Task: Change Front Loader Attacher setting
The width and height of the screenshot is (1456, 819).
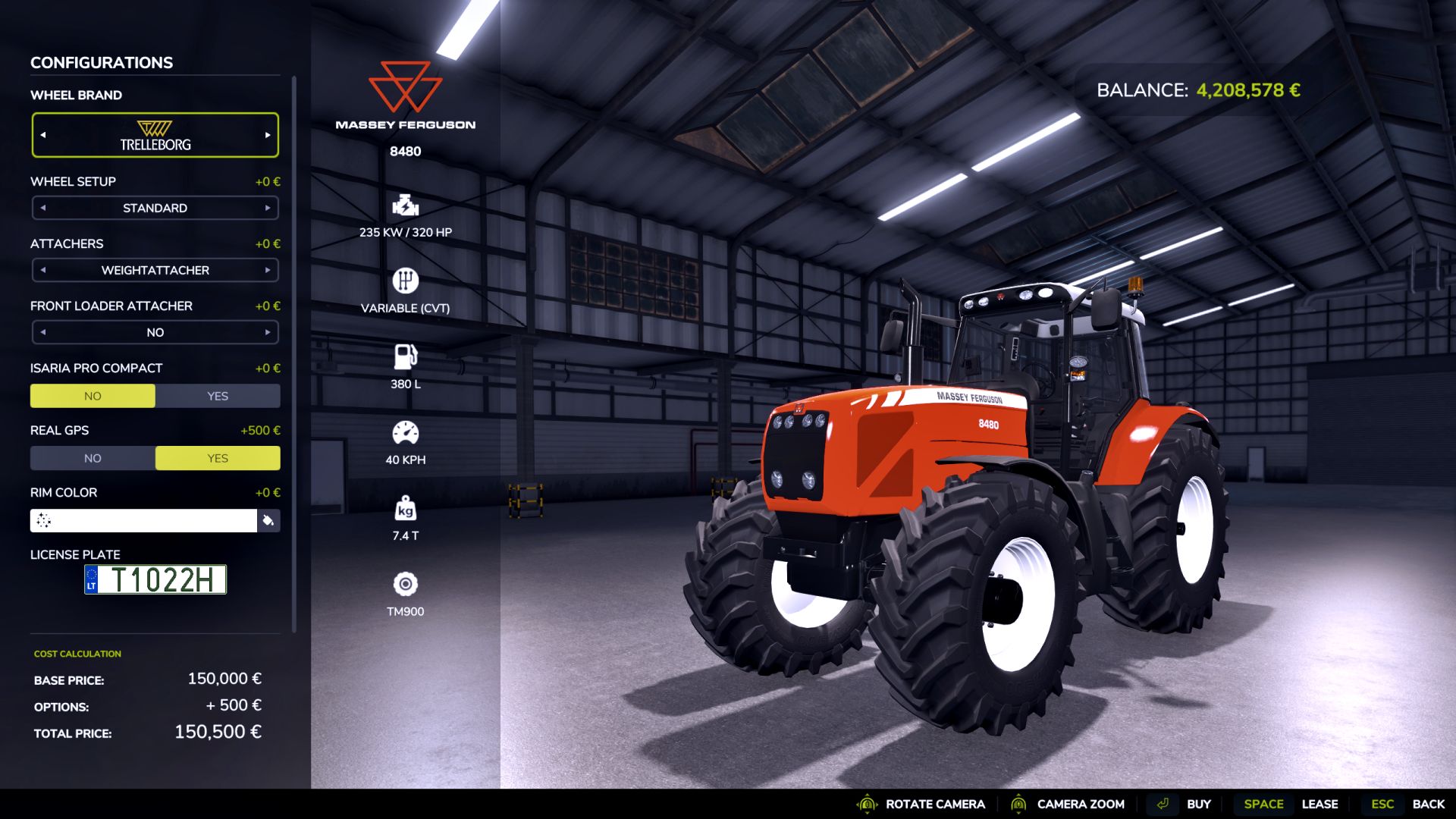Action: 267,331
